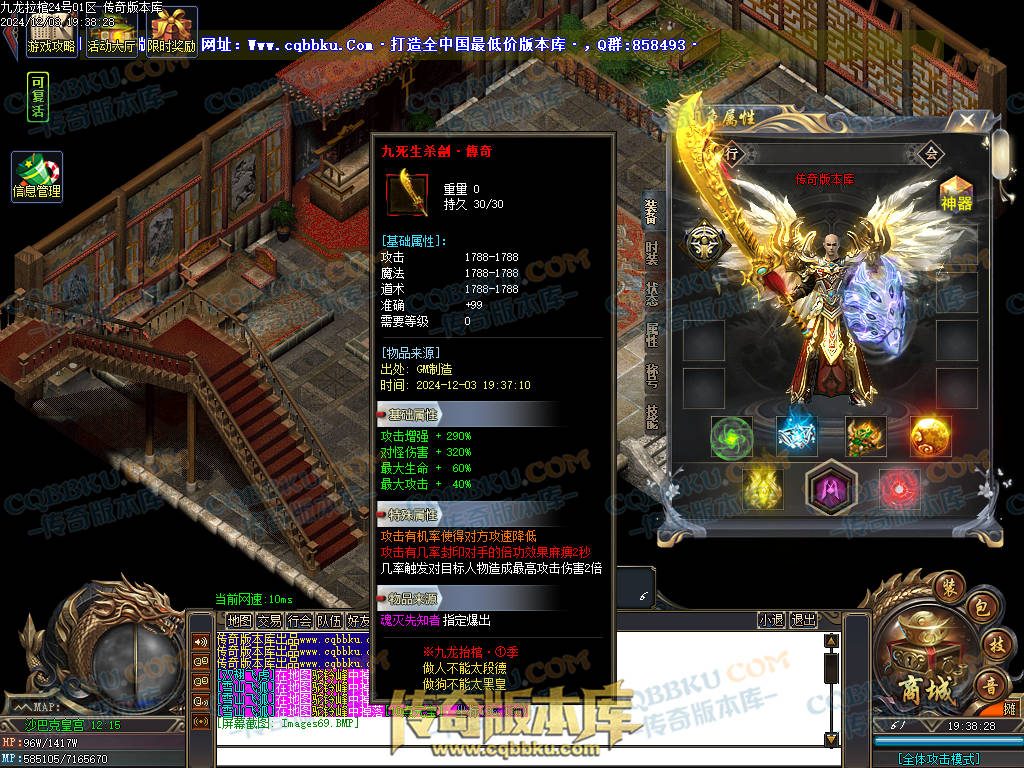Switch to the 状态 status tab

pos(651,293)
